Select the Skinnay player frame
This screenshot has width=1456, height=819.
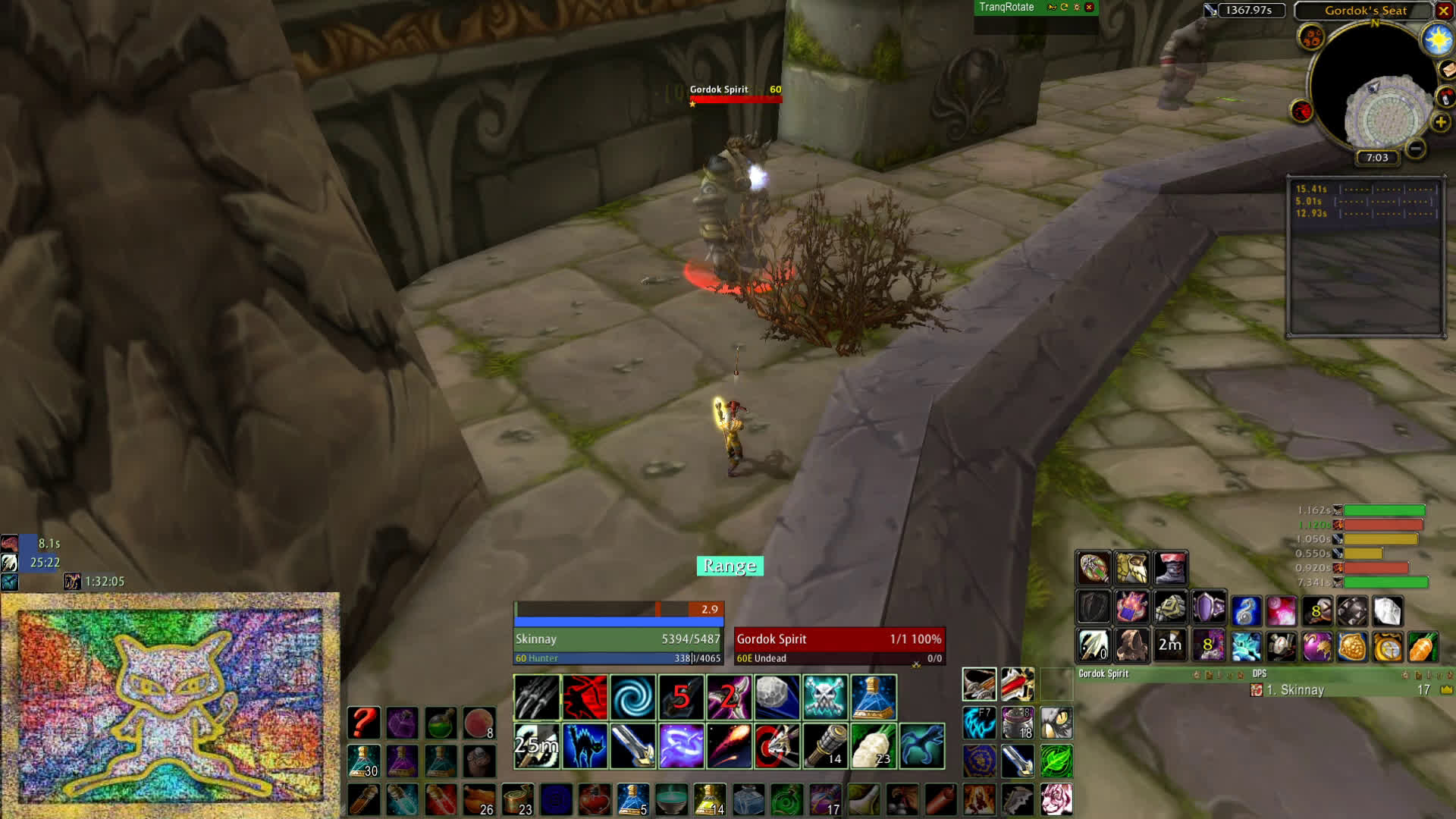point(618,648)
